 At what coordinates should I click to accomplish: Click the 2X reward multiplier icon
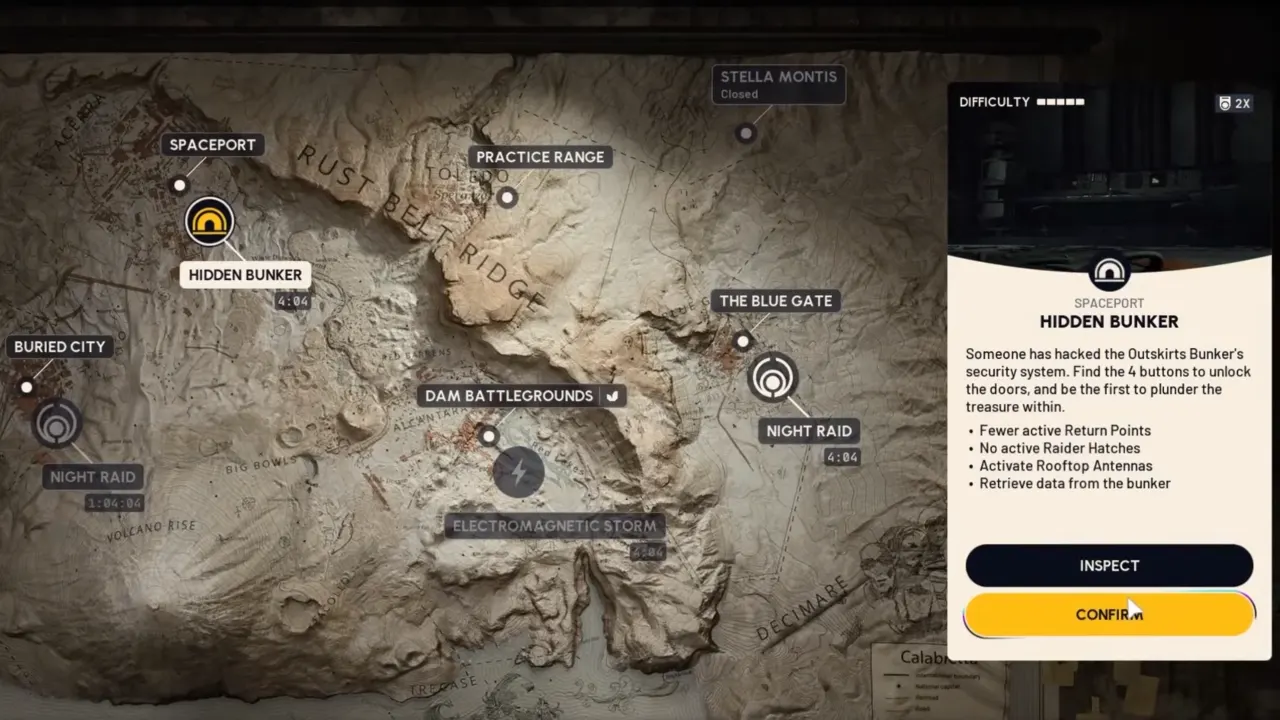click(1234, 103)
